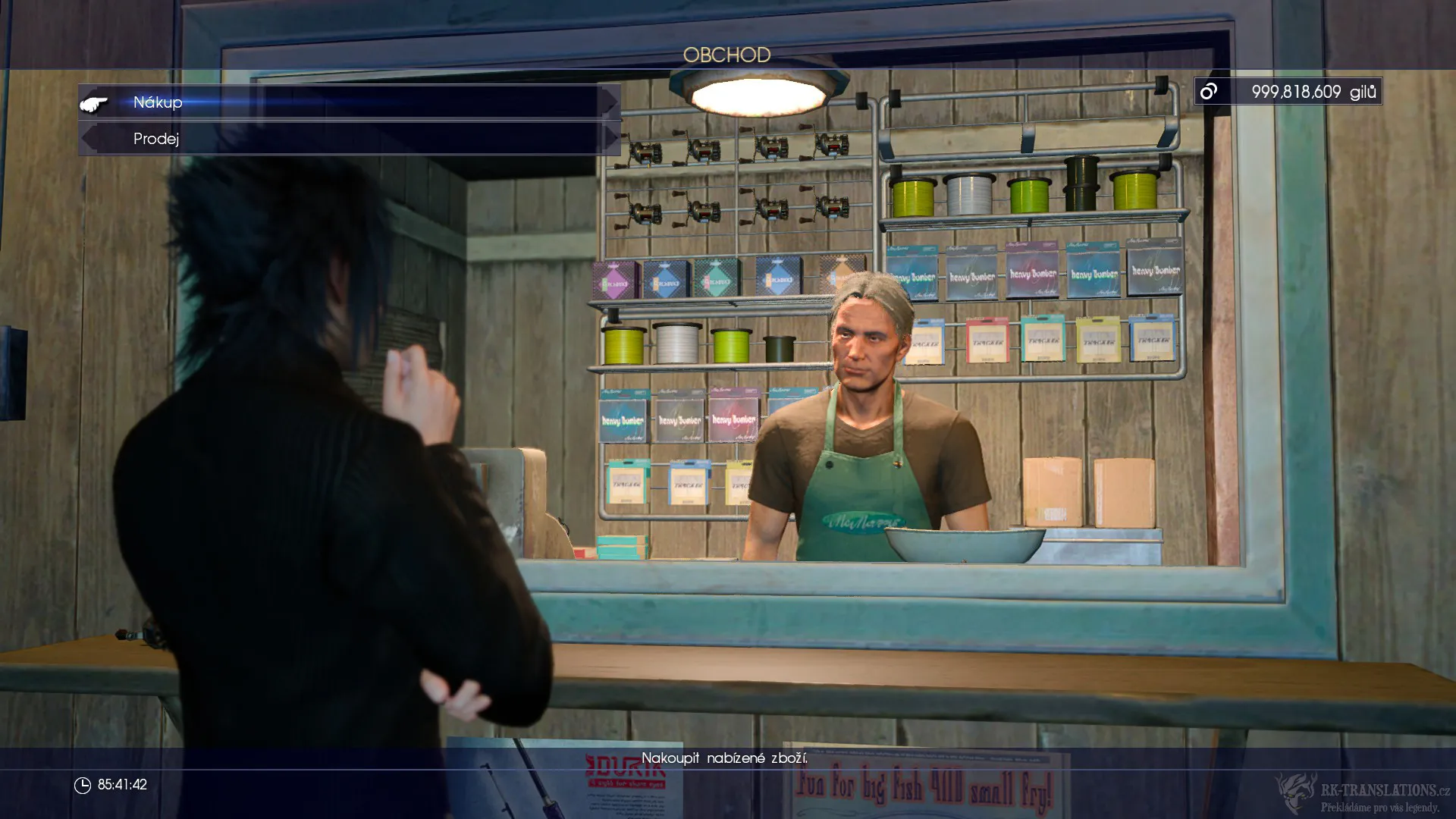Viewport: 1456px width, 819px height.
Task: Click the currency symbol before 999,818,609
Action: point(1209,91)
